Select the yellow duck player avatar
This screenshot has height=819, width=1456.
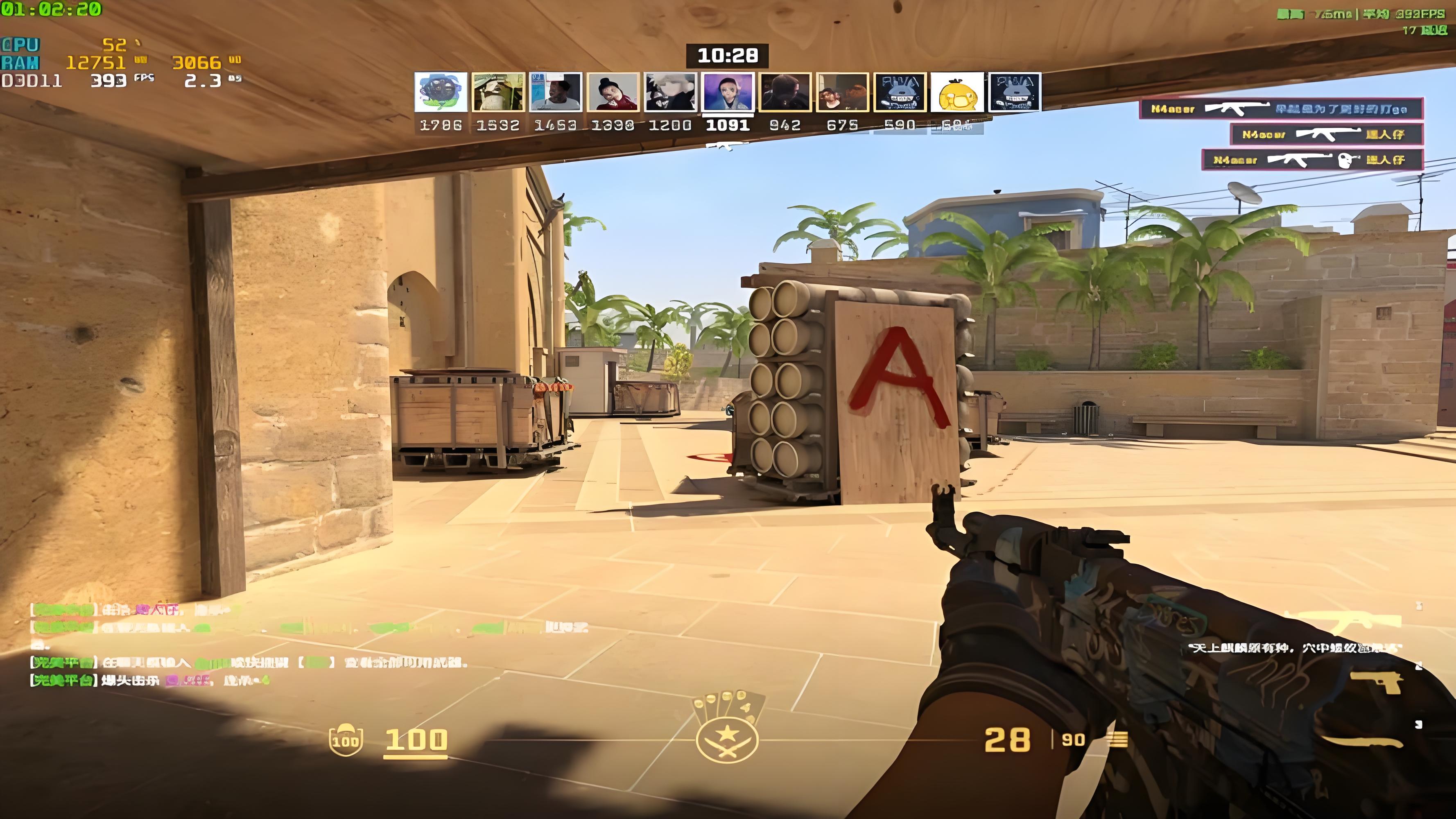(x=957, y=92)
